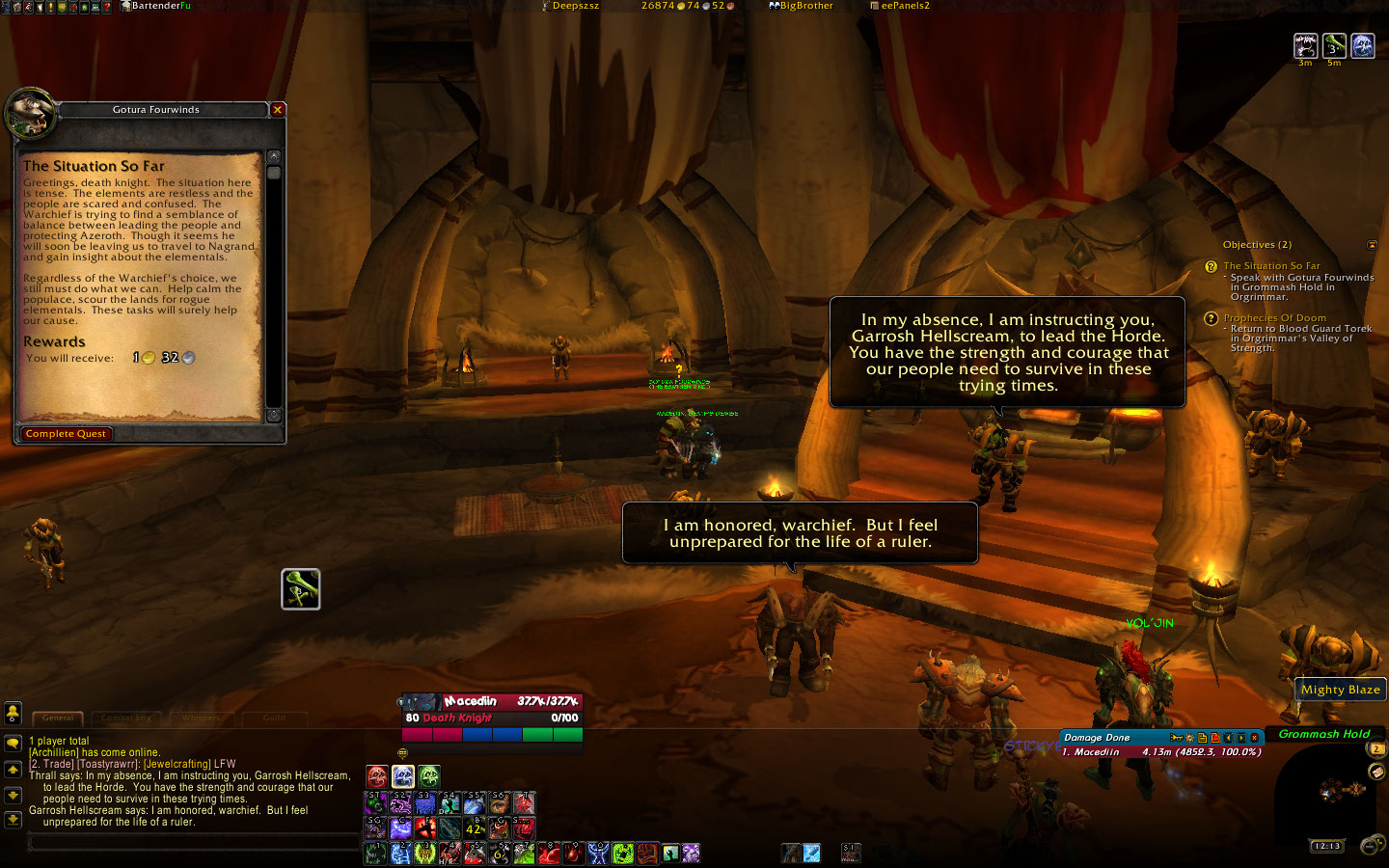Image resolution: width=1389 pixels, height=868 pixels.
Task: Open the Damage Done meter configuration gear
Action: pyautogui.click(x=1189, y=738)
